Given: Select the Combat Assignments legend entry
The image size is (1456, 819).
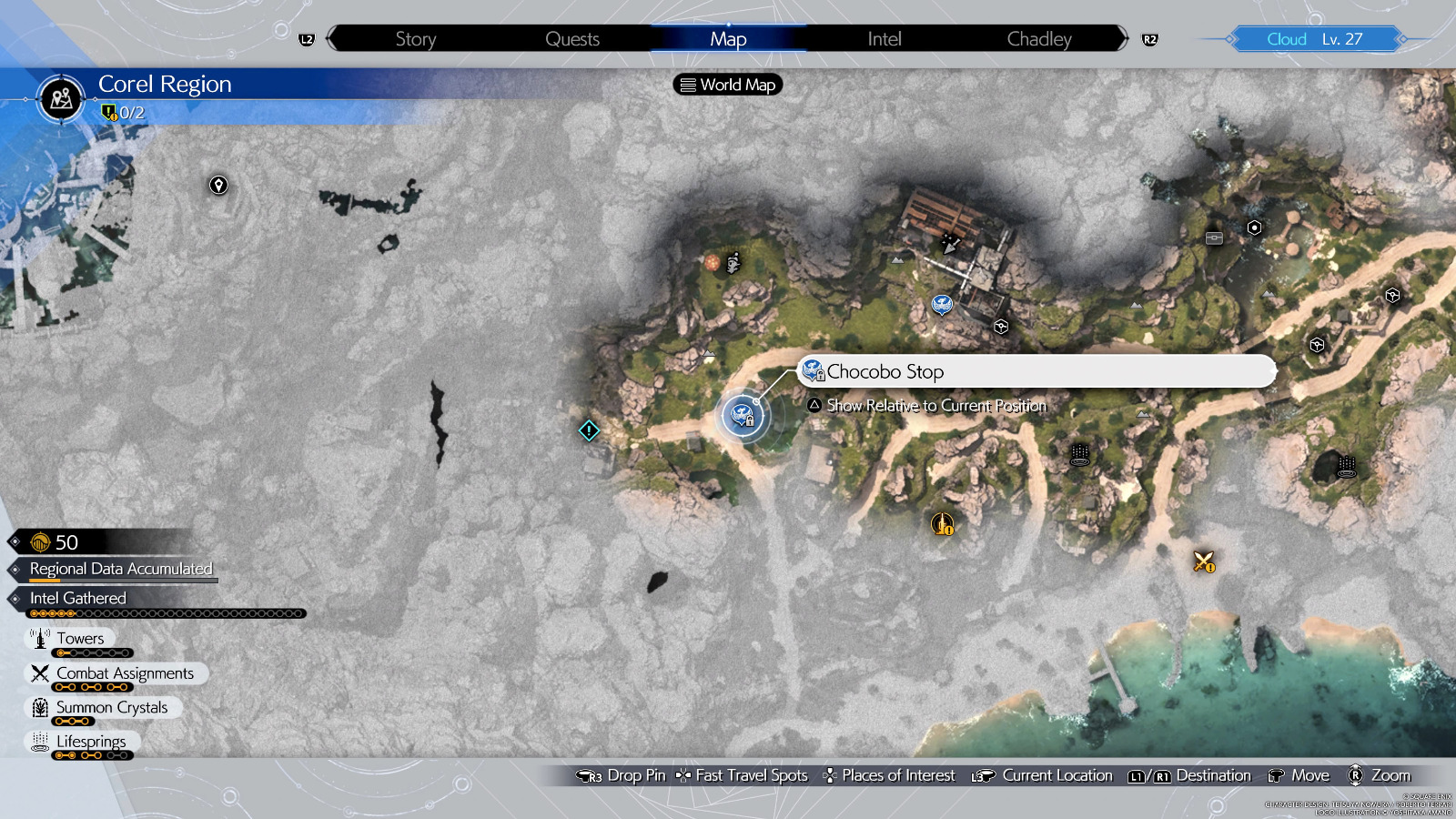Looking at the screenshot, I should click(x=125, y=673).
